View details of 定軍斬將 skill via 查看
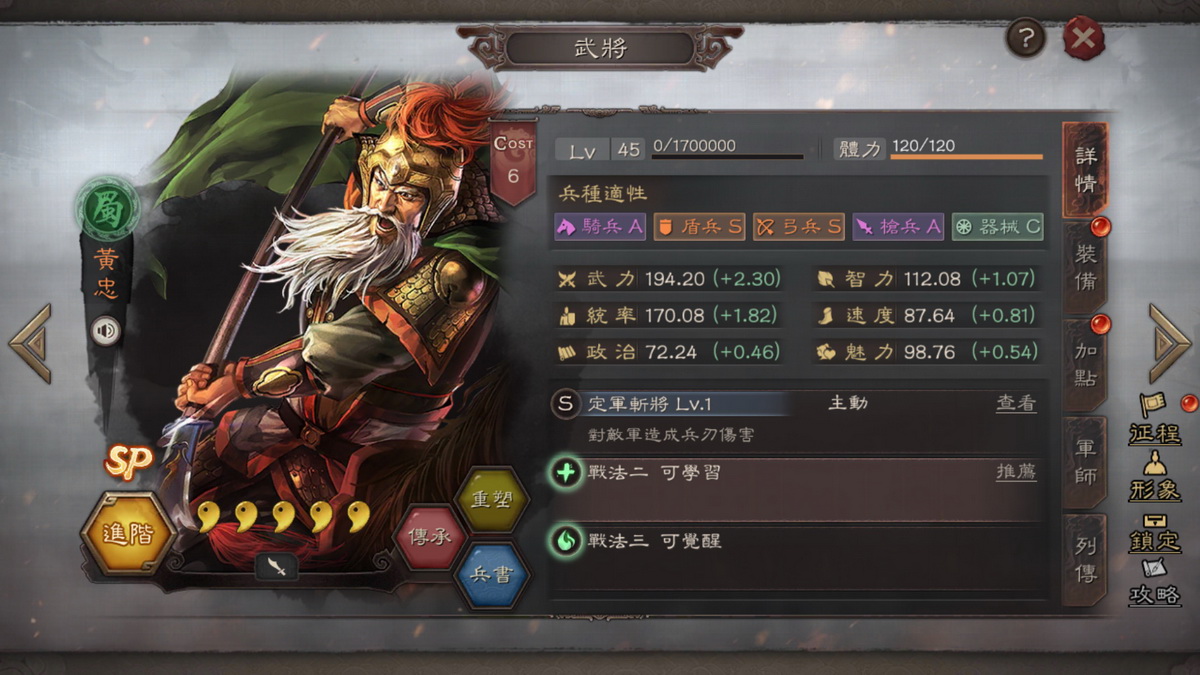This screenshot has height=675, width=1200. tap(1016, 403)
